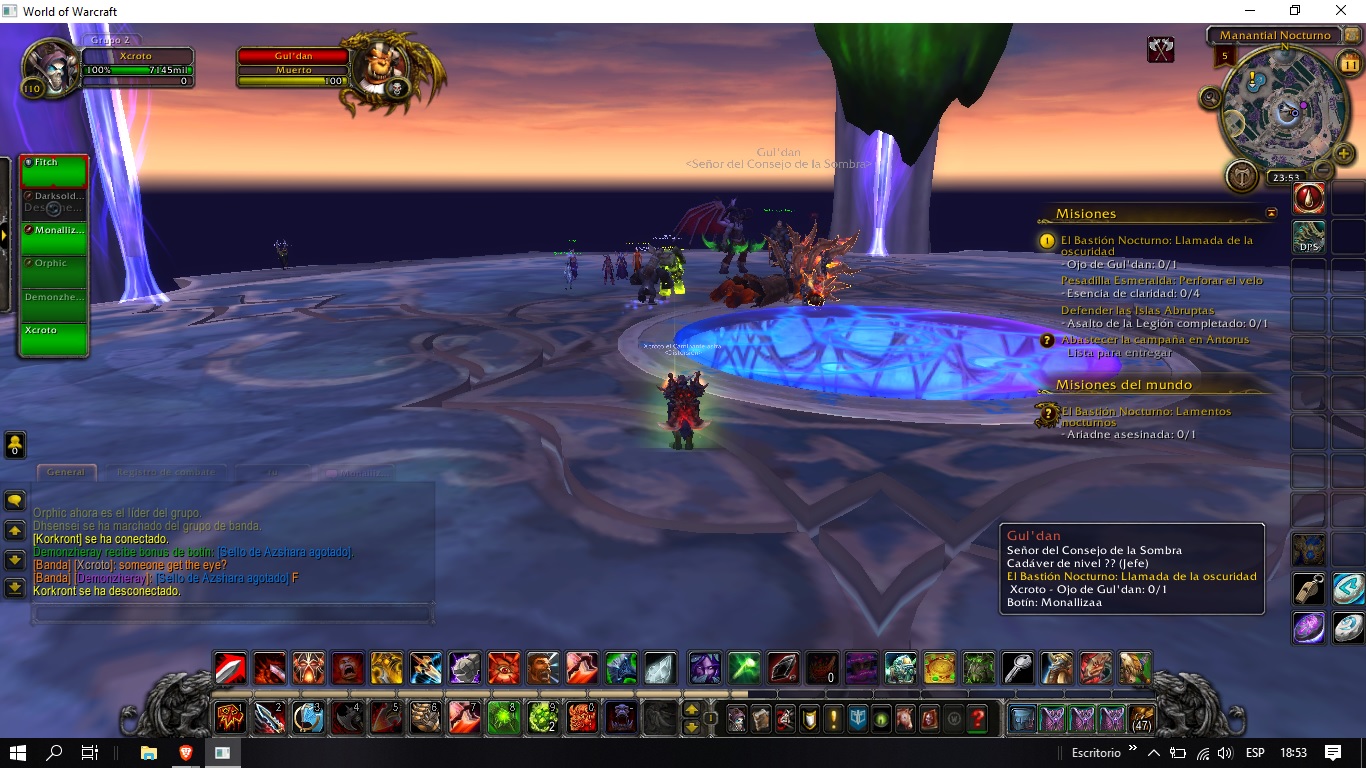Select Orphic's raid frame
Image resolution: width=1366 pixels, height=768 pixels.
(x=54, y=272)
